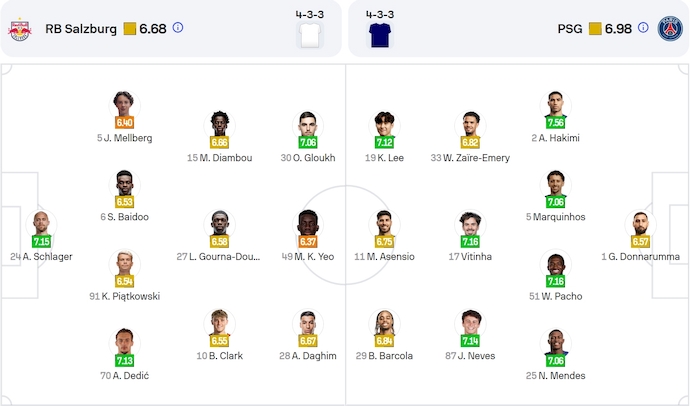Image resolution: width=690 pixels, height=406 pixels.
Task: Show PSG team rating info icon
Action: tap(643, 28)
